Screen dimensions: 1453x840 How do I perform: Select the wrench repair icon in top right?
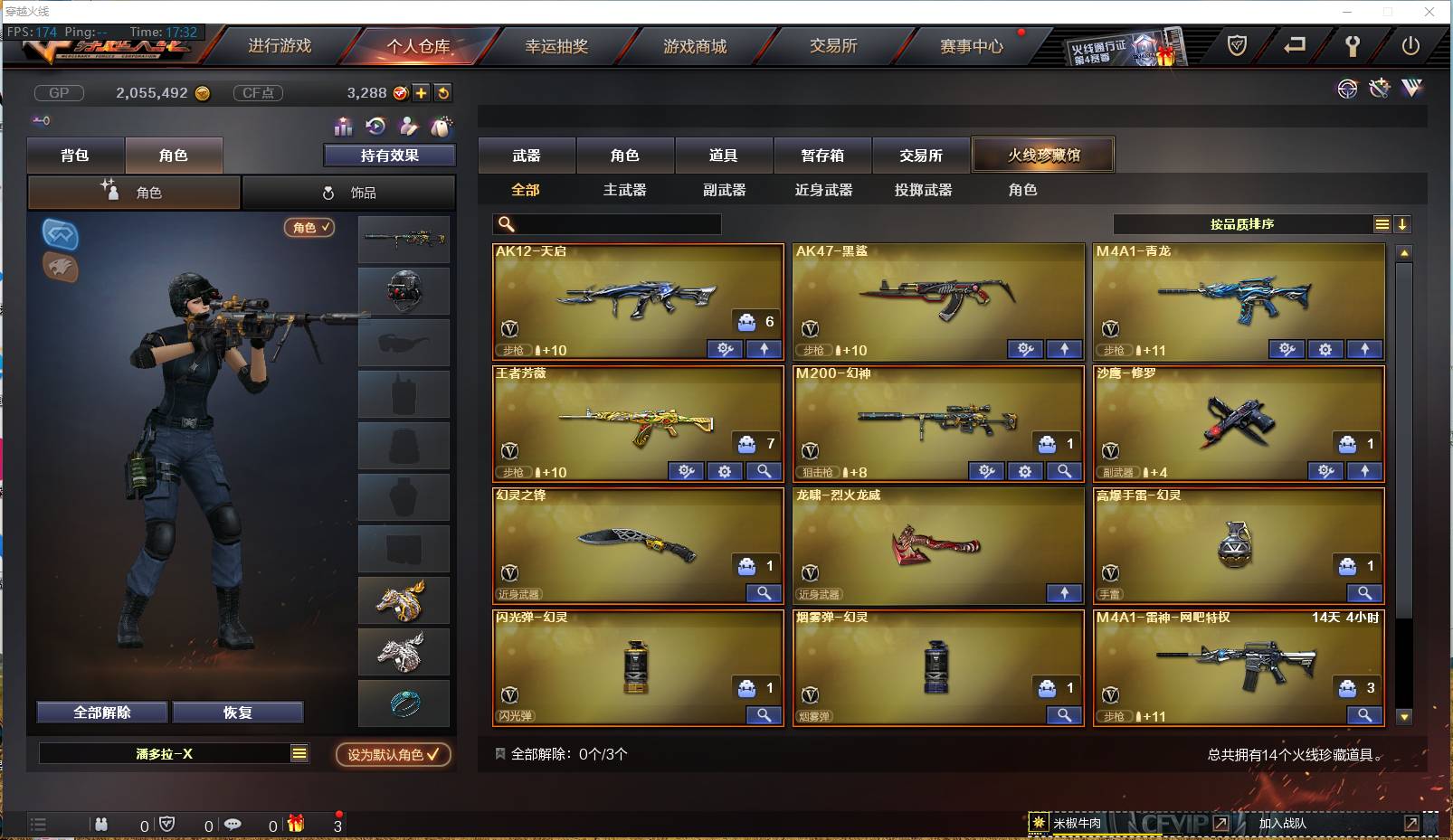click(1352, 46)
